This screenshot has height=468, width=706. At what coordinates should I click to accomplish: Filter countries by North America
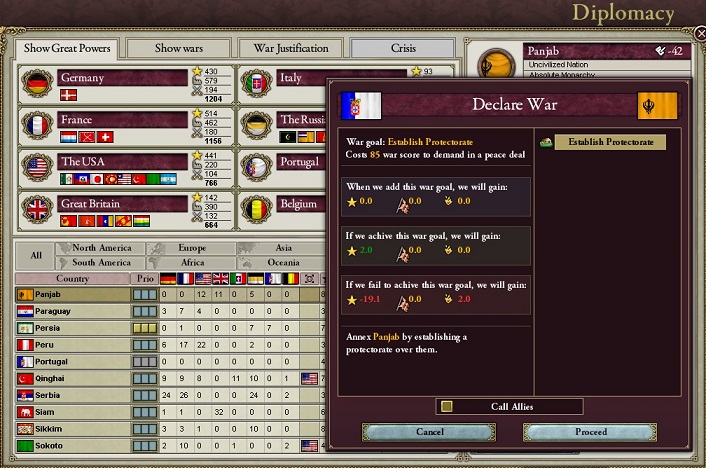click(x=101, y=248)
